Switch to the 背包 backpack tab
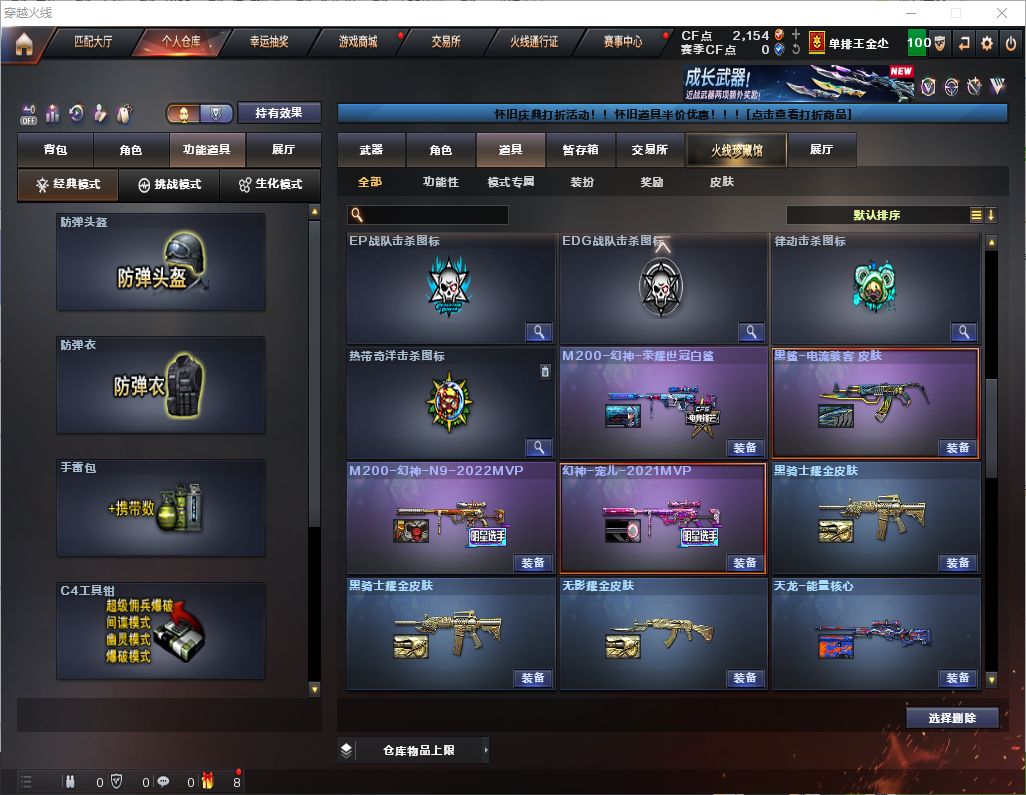 (55, 150)
